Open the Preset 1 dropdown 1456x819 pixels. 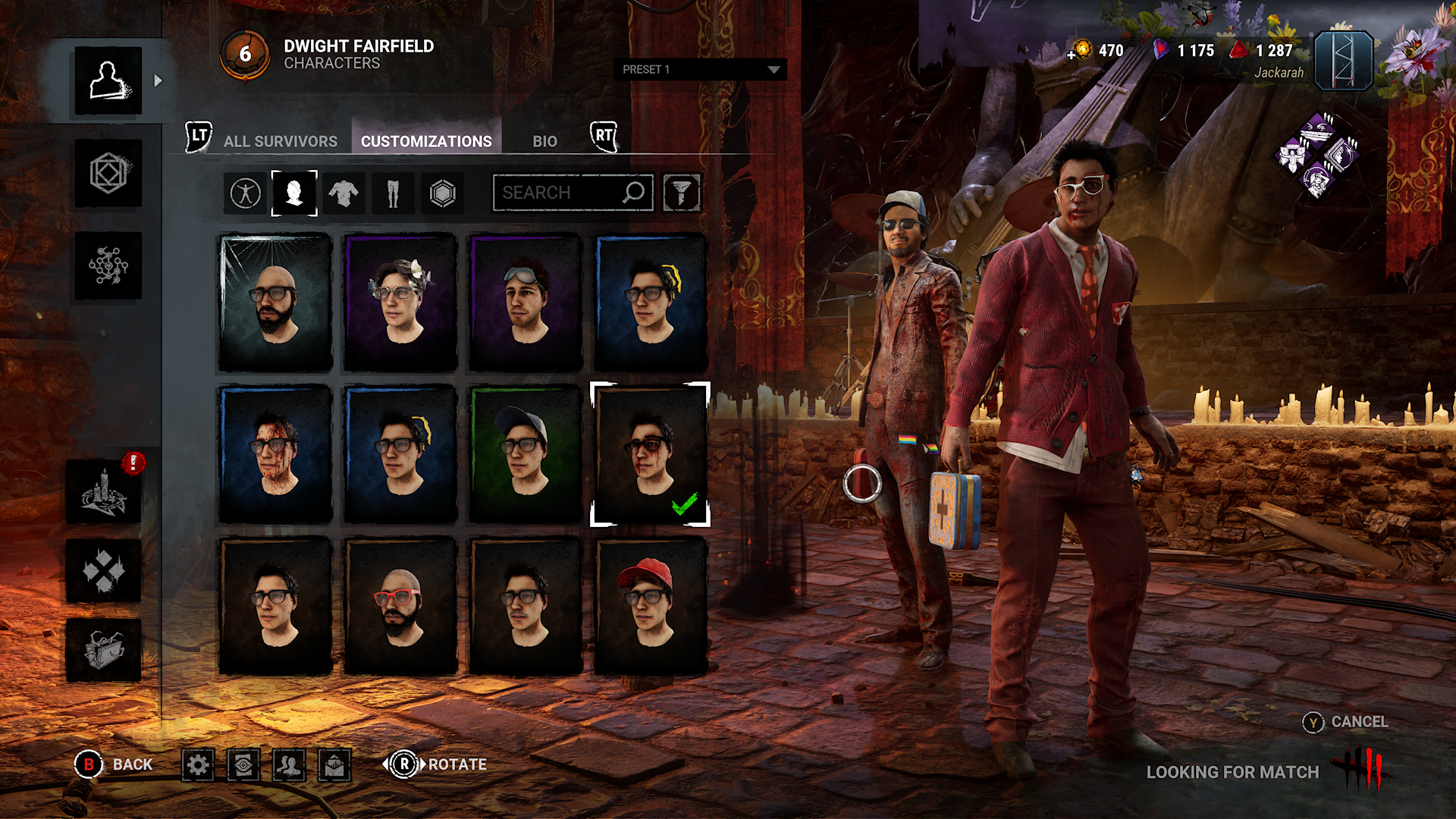[x=699, y=70]
